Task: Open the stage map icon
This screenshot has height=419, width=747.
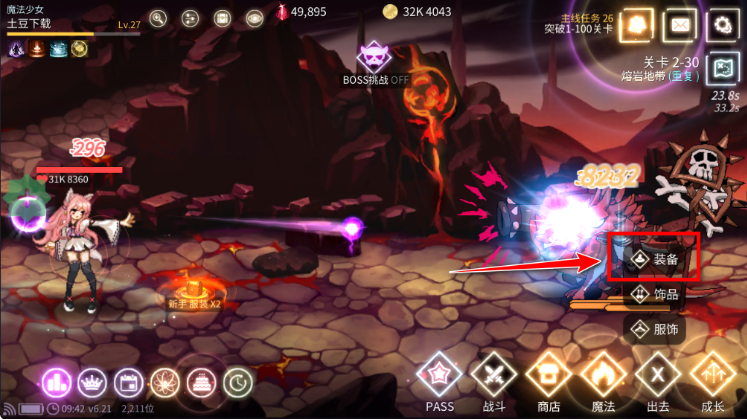Action: click(721, 68)
